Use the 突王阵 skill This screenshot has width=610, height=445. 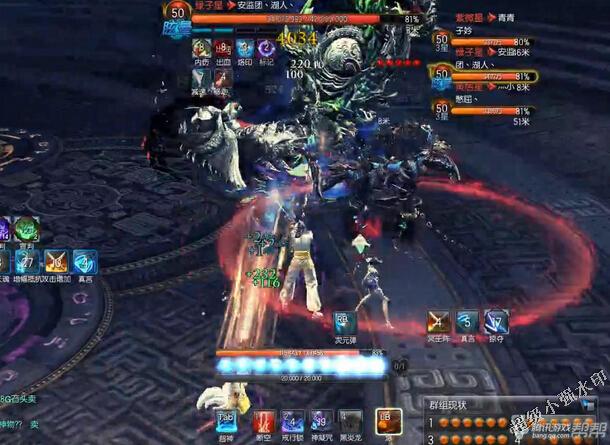pyautogui.click(x=439, y=322)
